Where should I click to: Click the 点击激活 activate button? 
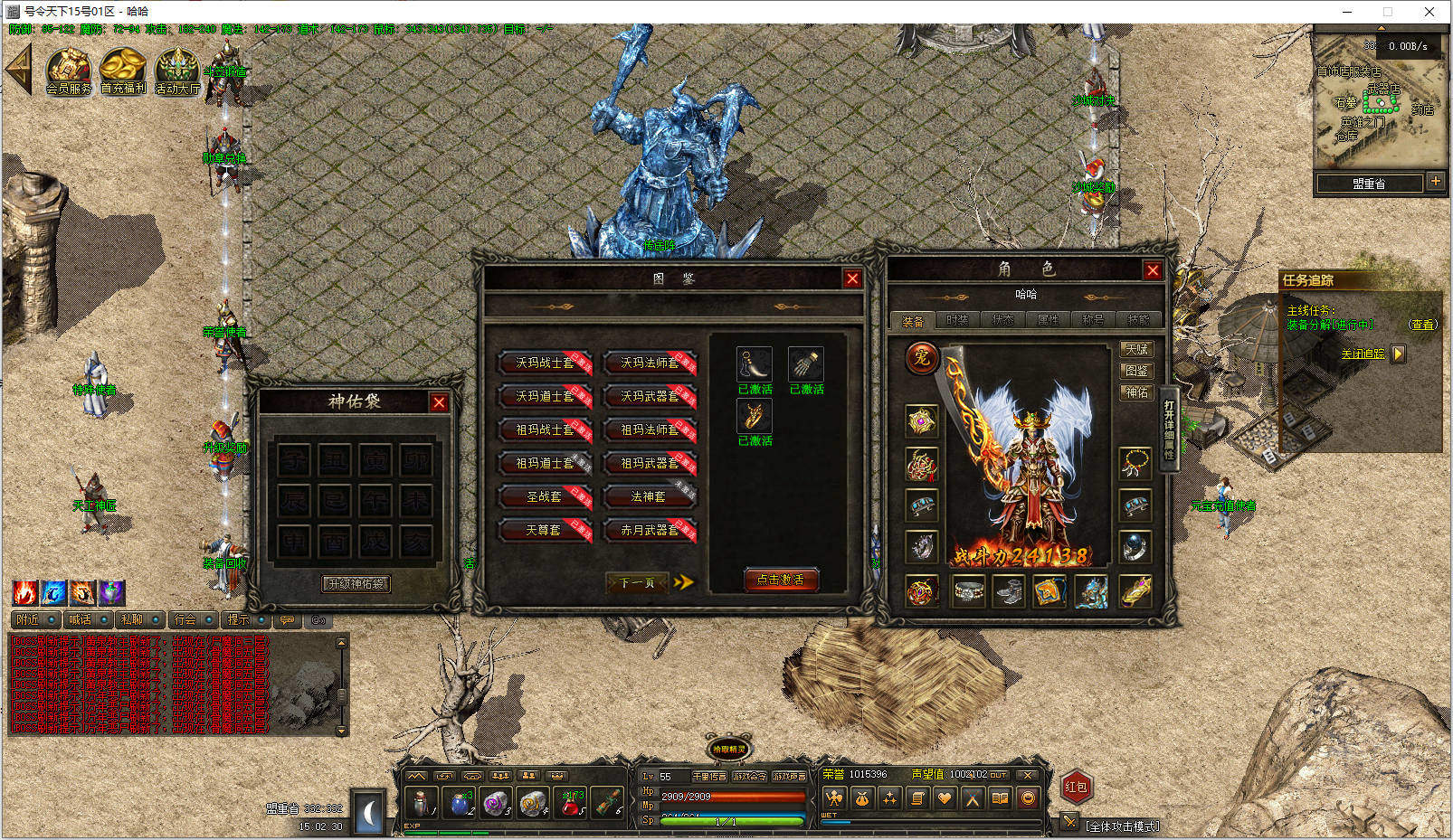781,580
